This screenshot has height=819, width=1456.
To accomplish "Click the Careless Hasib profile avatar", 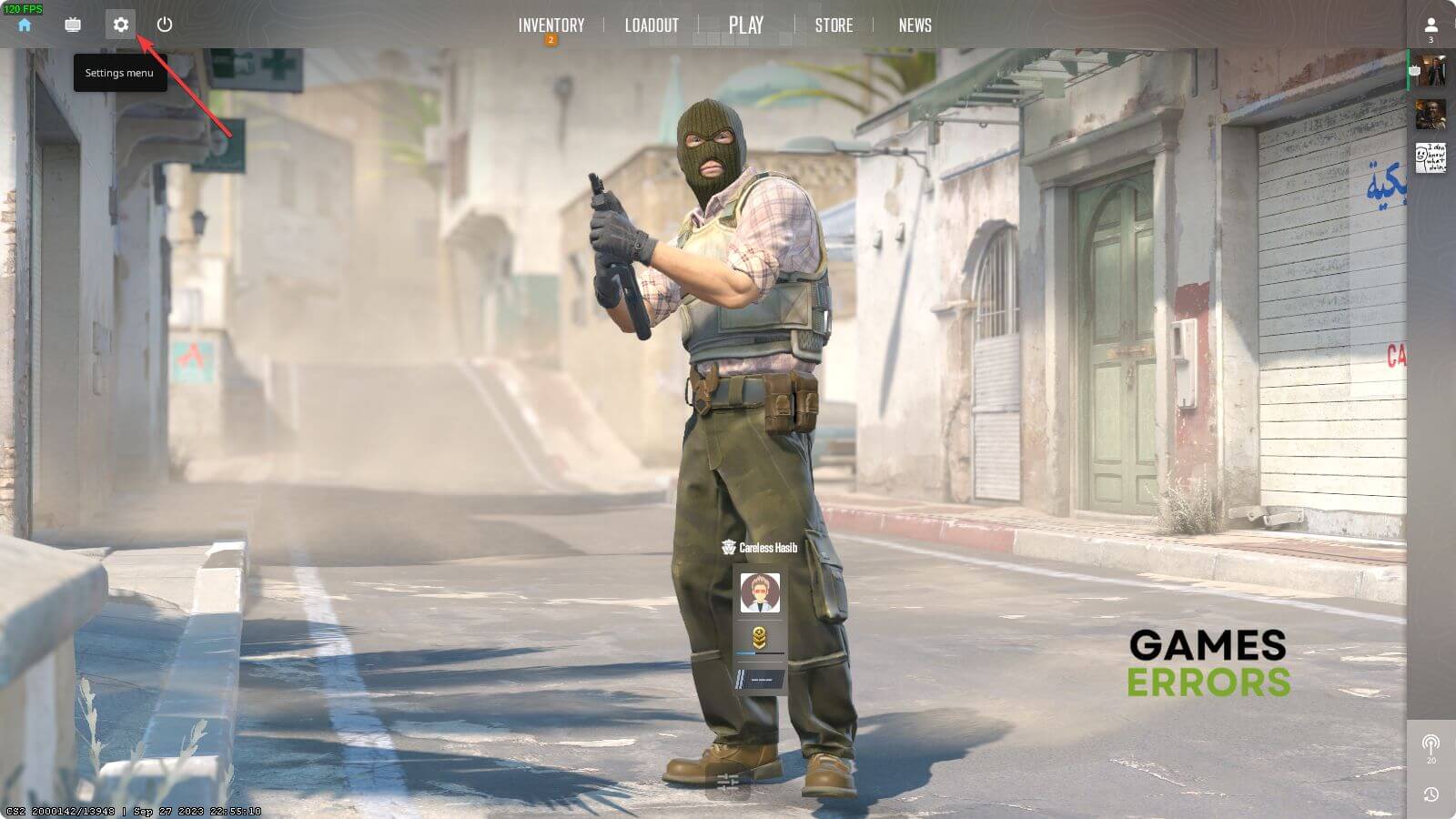I will click(x=760, y=593).
